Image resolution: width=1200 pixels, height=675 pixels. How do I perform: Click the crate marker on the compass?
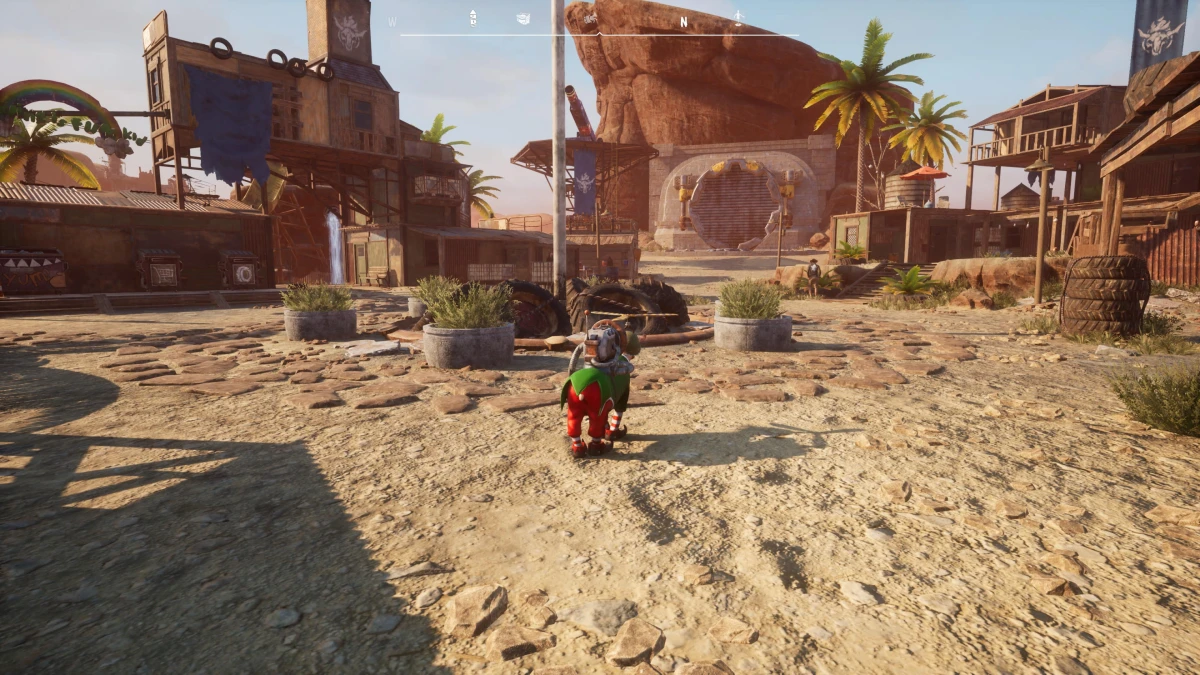523,18
